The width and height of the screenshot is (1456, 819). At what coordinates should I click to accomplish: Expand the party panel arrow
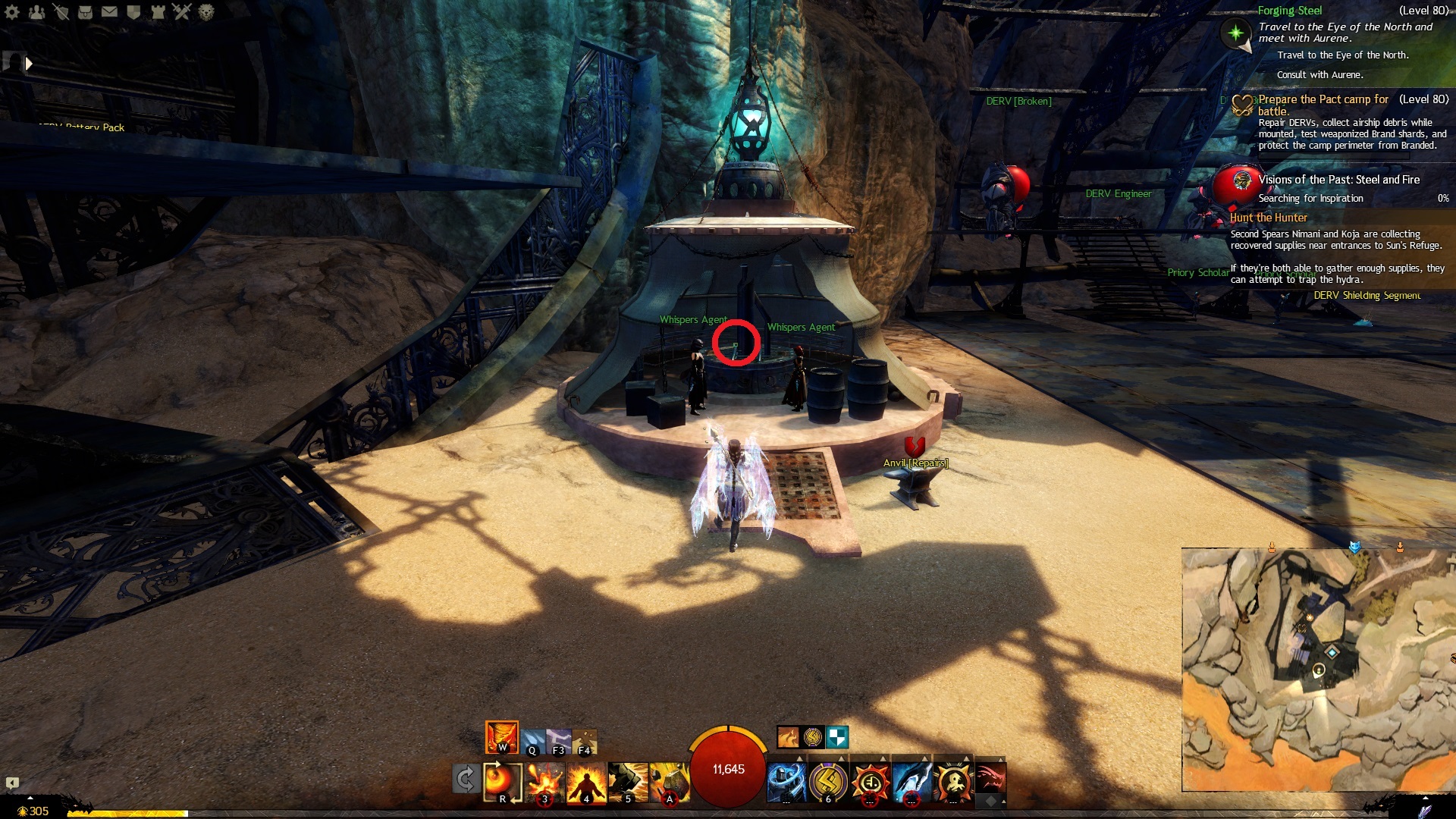pos(29,64)
